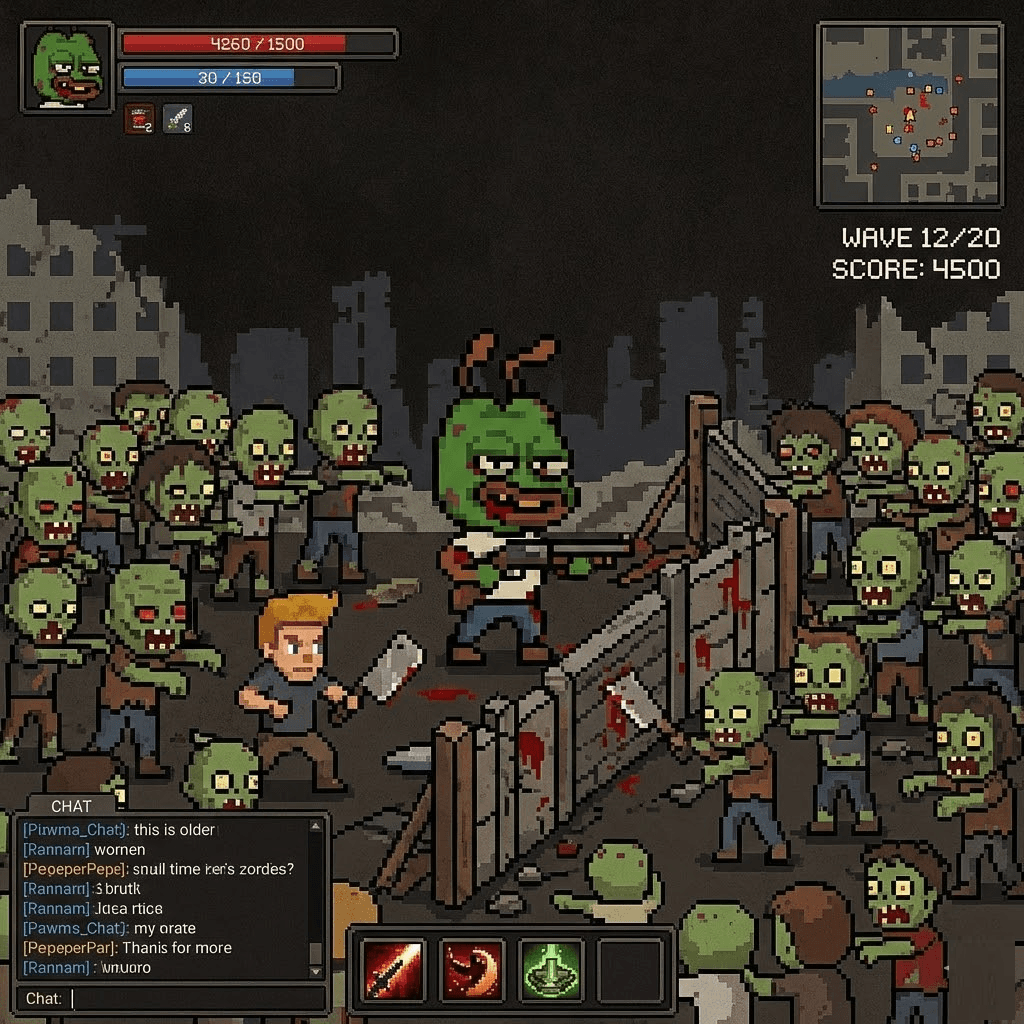This screenshot has width=1024, height=1024.
Task: Select the frog character portrait
Action: pyautogui.click(x=67, y=68)
